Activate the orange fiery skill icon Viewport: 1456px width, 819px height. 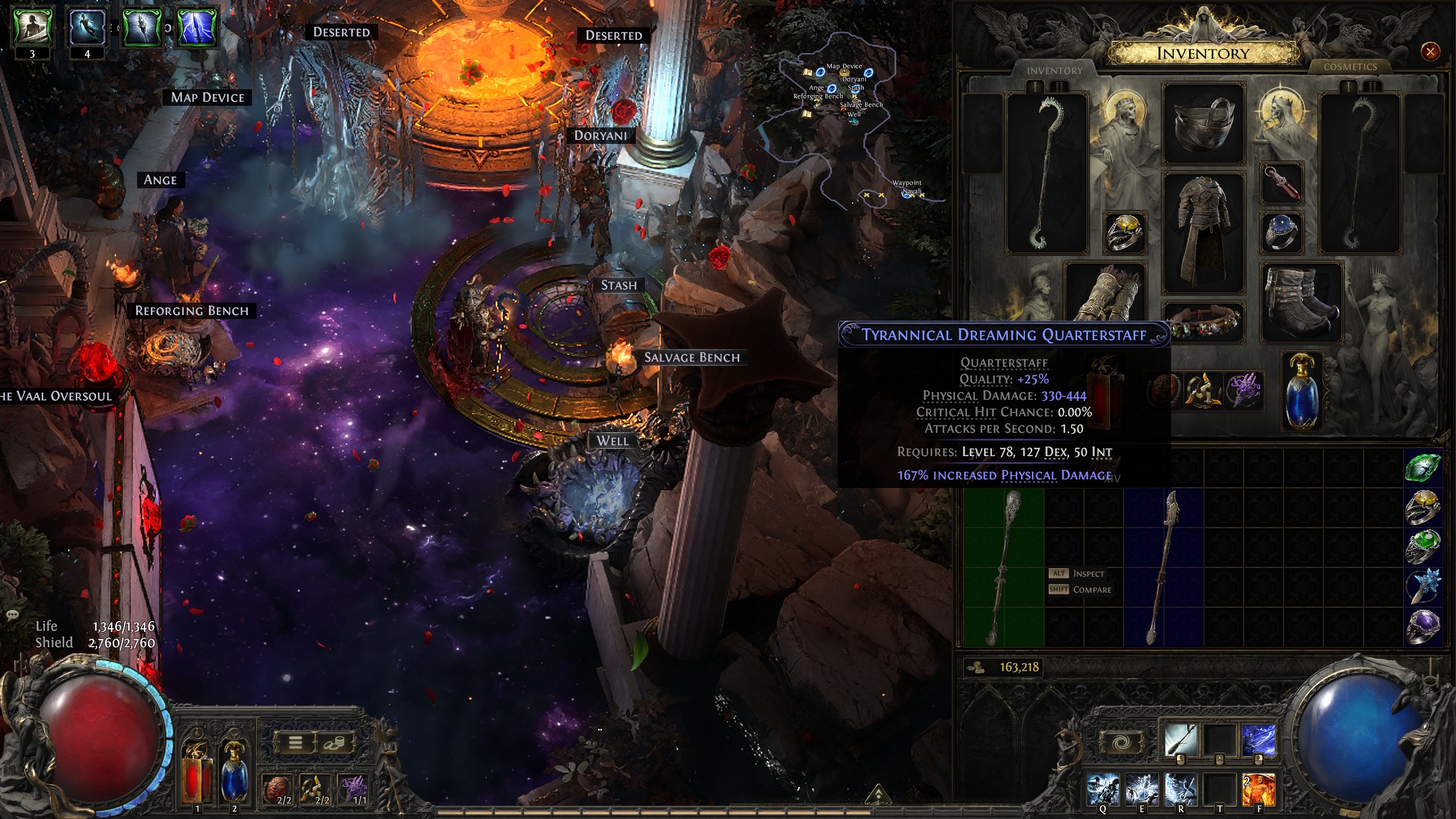(1258, 789)
